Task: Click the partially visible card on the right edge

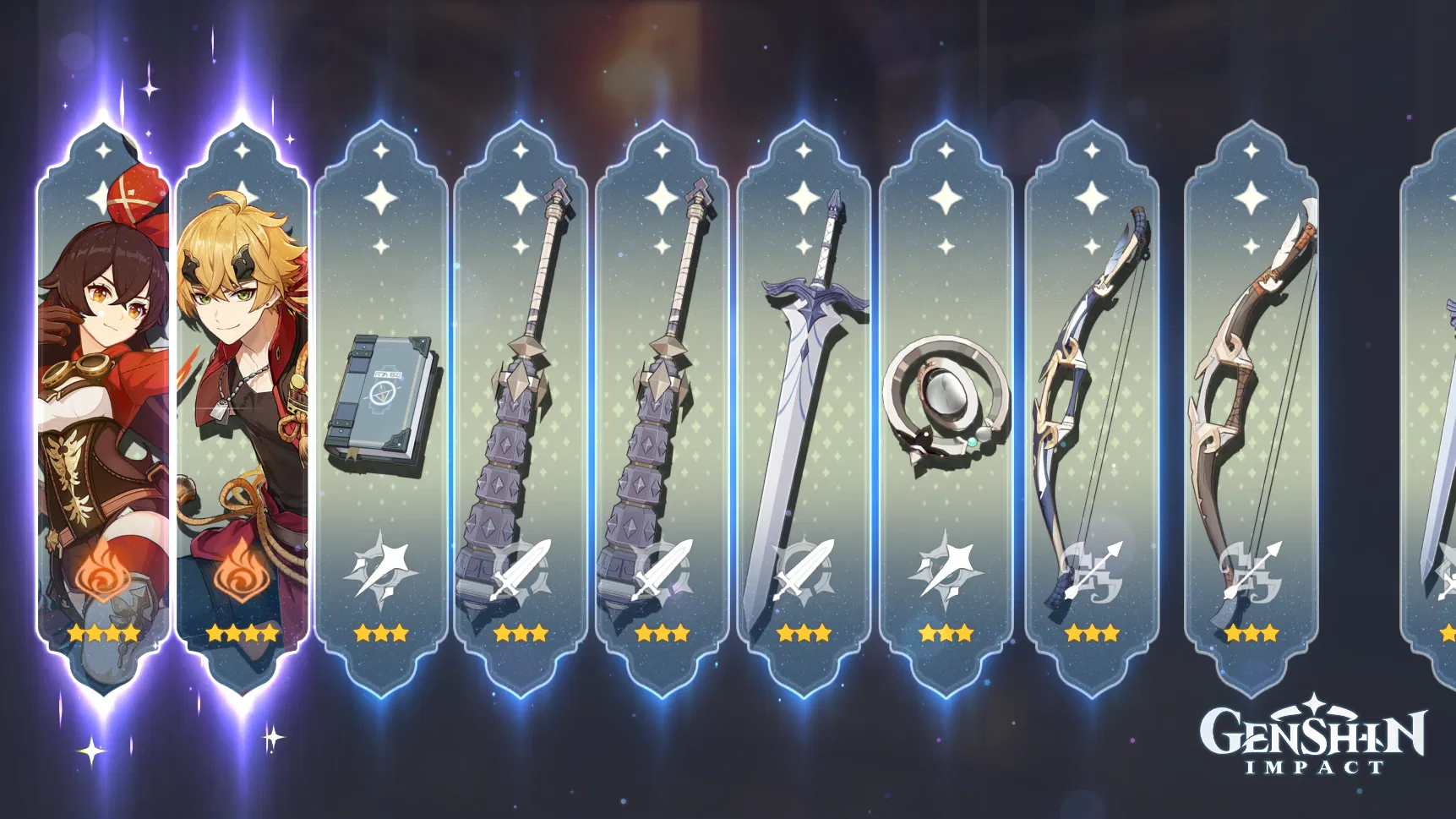Action: (x=1437, y=397)
